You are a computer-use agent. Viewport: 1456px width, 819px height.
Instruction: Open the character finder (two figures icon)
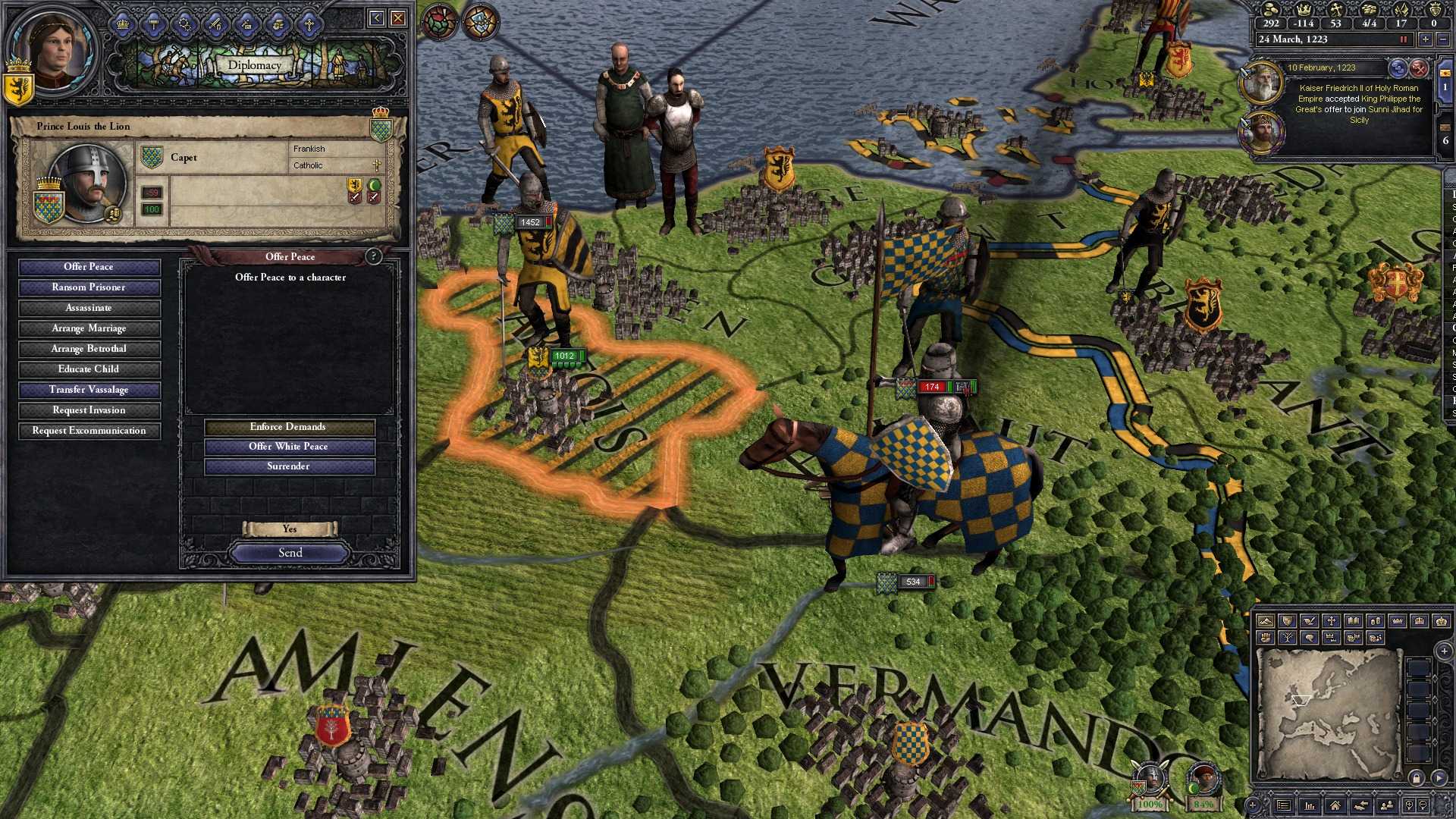click(1388, 805)
